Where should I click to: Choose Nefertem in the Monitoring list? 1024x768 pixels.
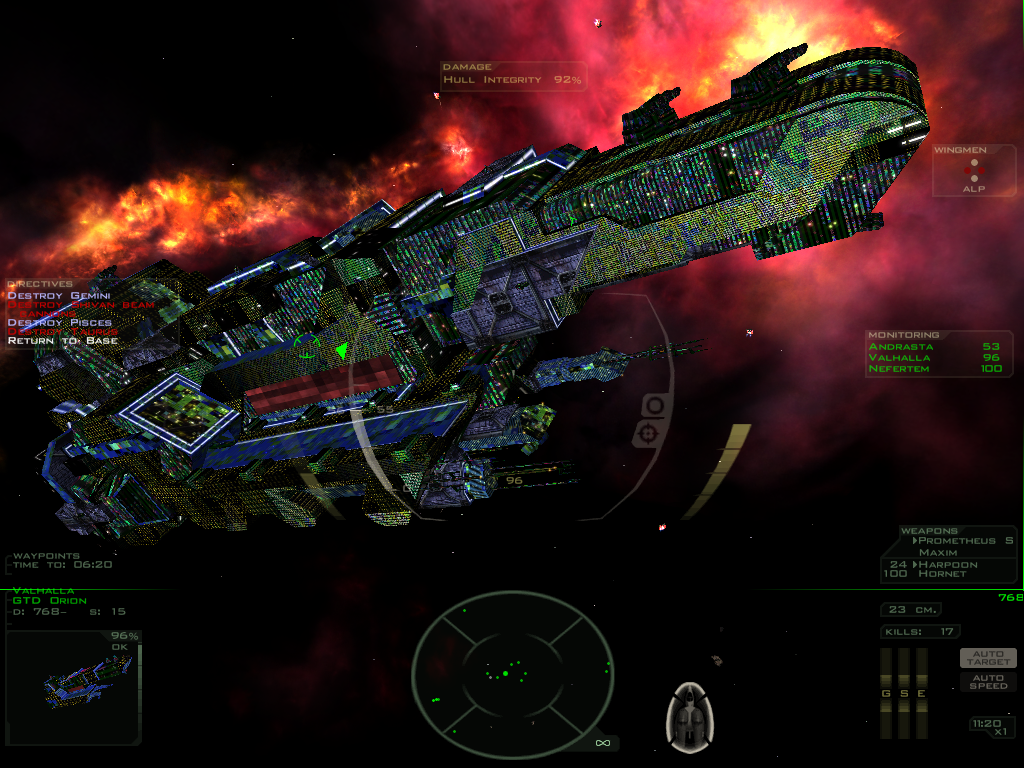click(x=900, y=369)
